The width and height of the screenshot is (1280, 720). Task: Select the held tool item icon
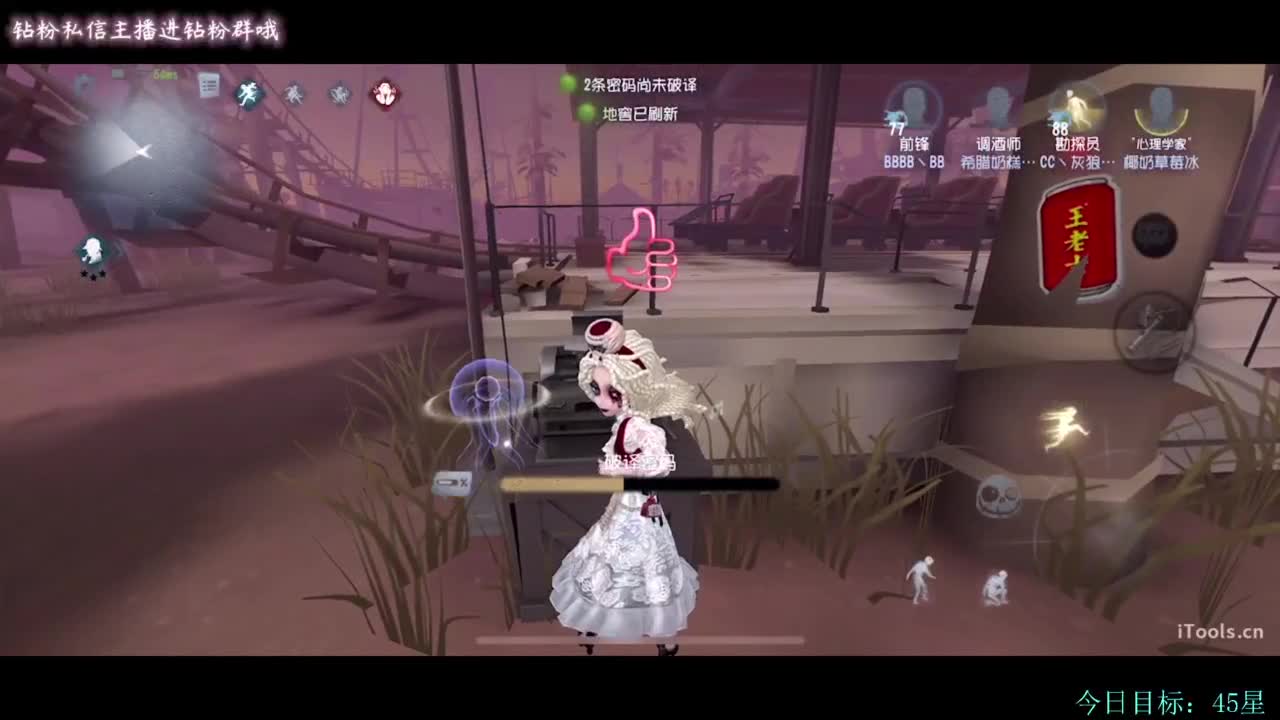click(452, 484)
